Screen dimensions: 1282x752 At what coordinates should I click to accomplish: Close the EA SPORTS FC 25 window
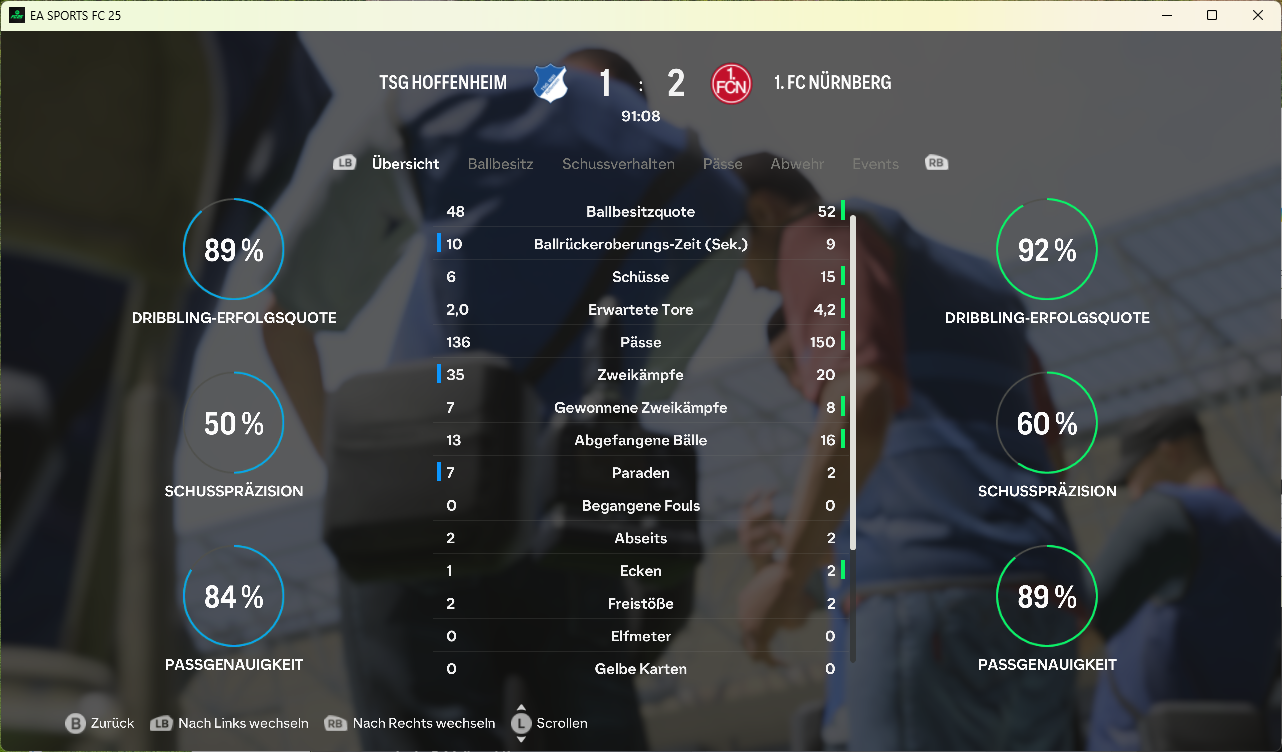point(1258,15)
